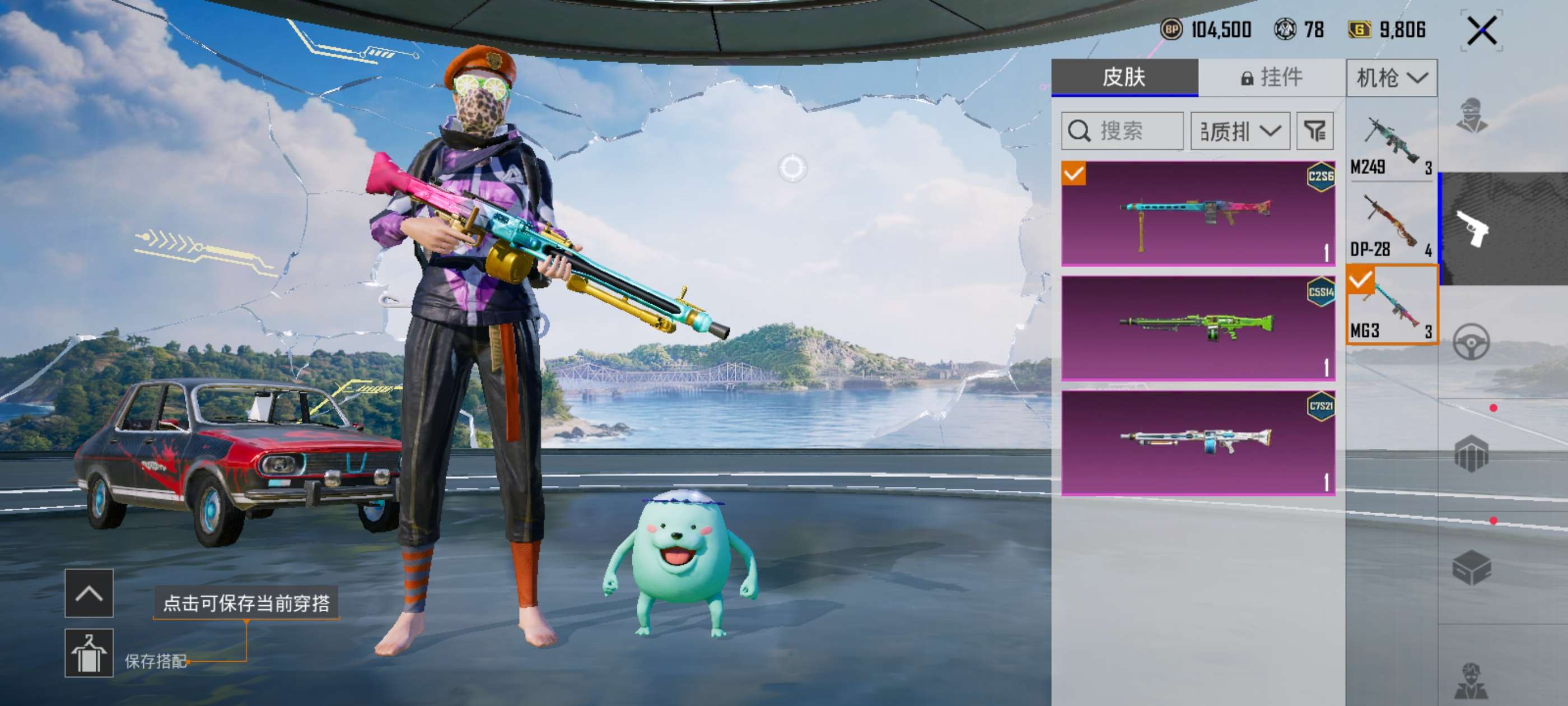Close the inventory screen with the X
The image size is (1568, 706).
coord(1482,30)
